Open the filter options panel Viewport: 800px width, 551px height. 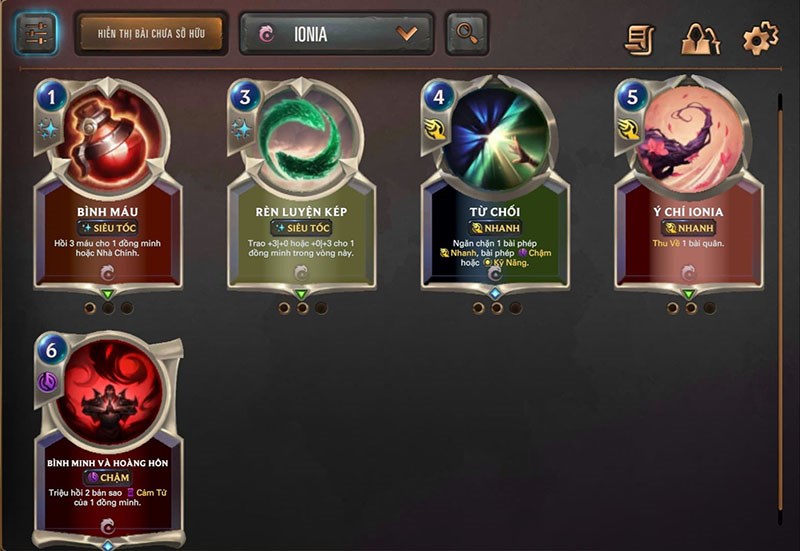(x=36, y=33)
